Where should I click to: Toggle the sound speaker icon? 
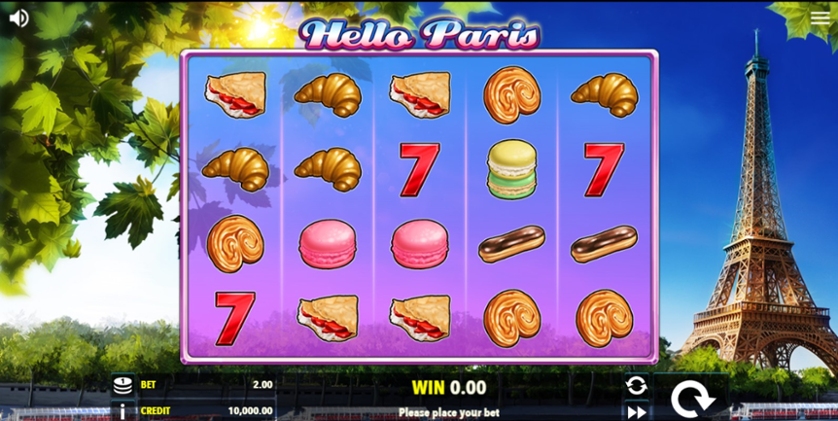point(18,18)
